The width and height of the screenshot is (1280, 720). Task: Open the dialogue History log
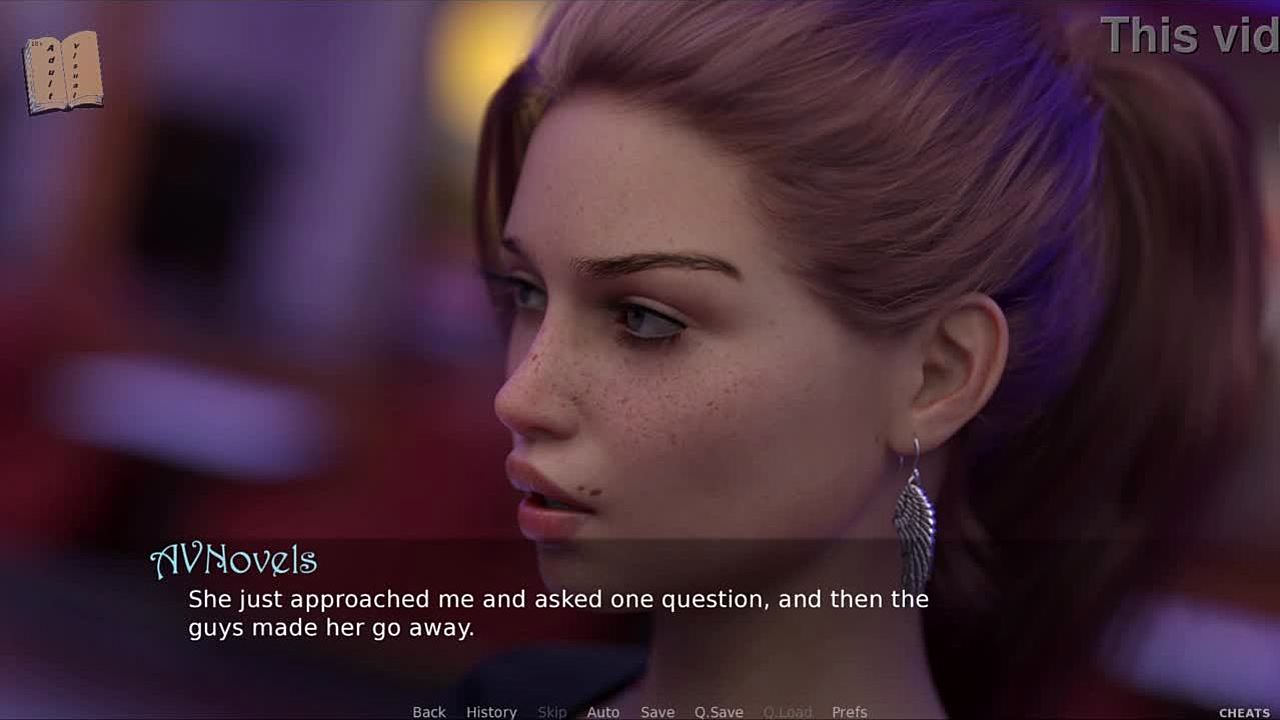click(491, 712)
